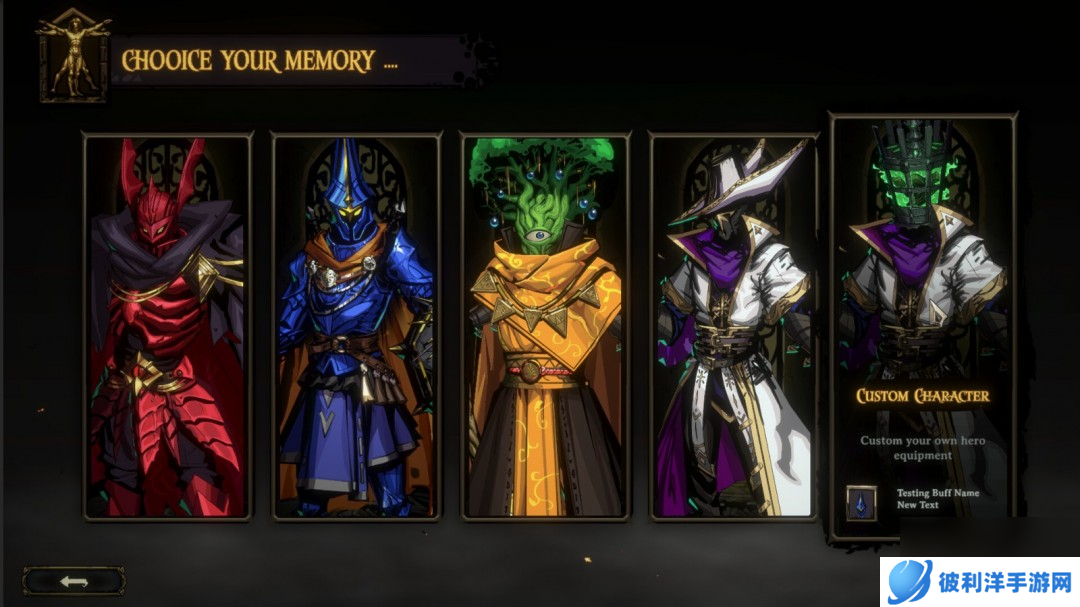
Task: Click the Testing Buff Name icon
Action: (x=861, y=500)
